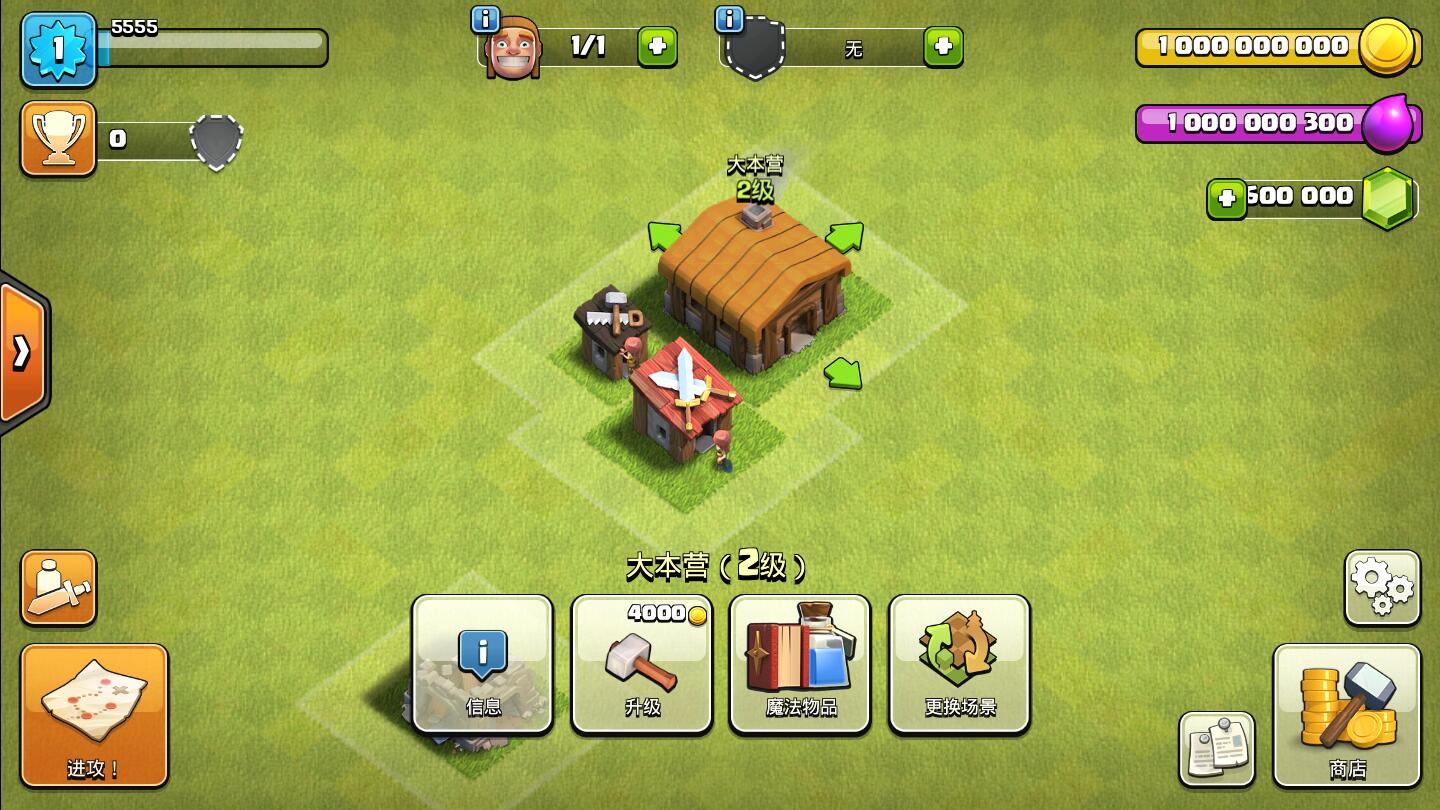
Task: Open the shop using the 商店 icon
Action: pyautogui.click(x=1347, y=718)
